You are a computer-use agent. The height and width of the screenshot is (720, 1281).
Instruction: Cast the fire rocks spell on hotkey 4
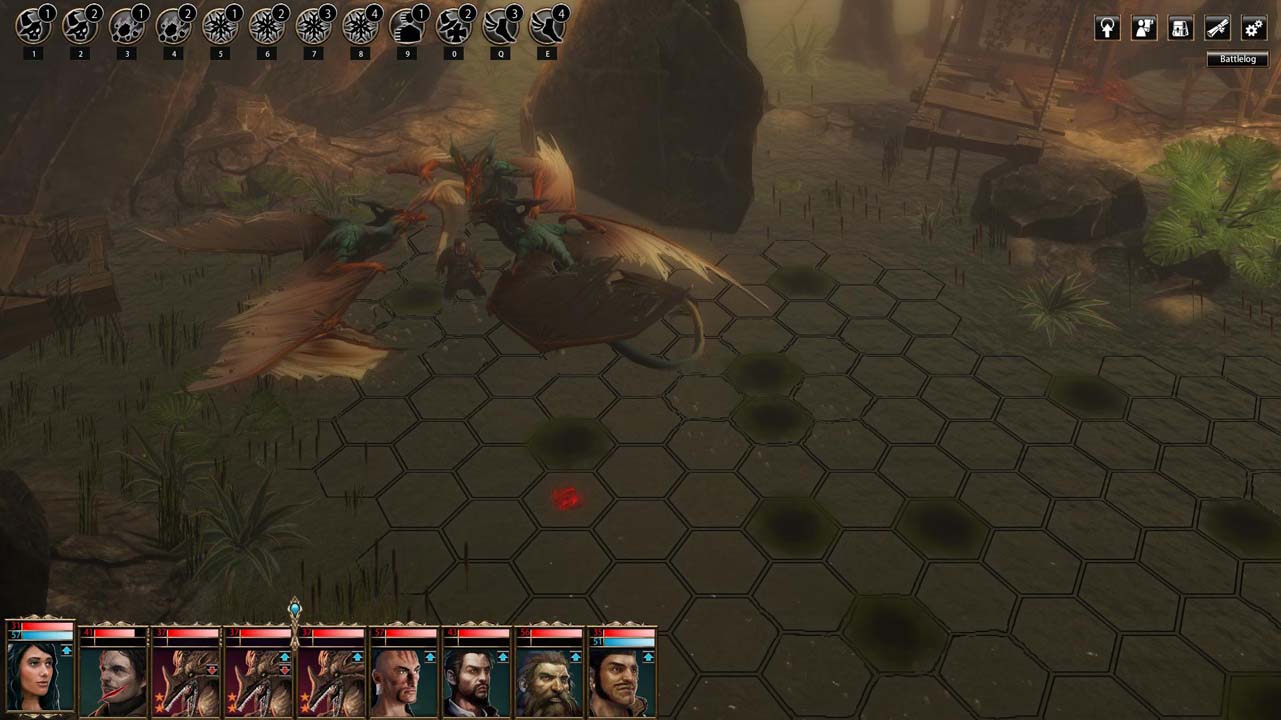174,26
